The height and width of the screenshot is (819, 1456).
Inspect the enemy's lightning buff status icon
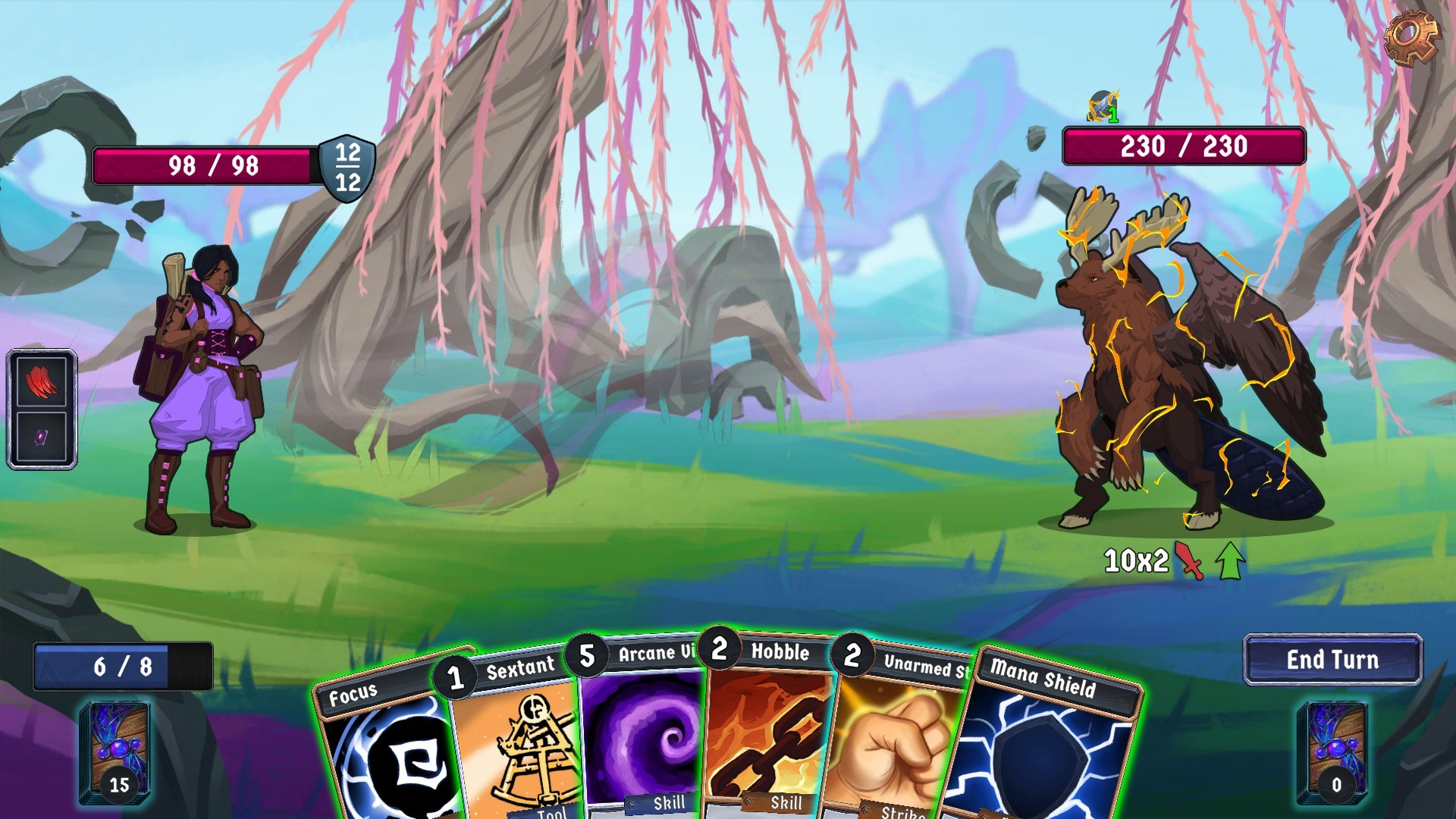1103,107
